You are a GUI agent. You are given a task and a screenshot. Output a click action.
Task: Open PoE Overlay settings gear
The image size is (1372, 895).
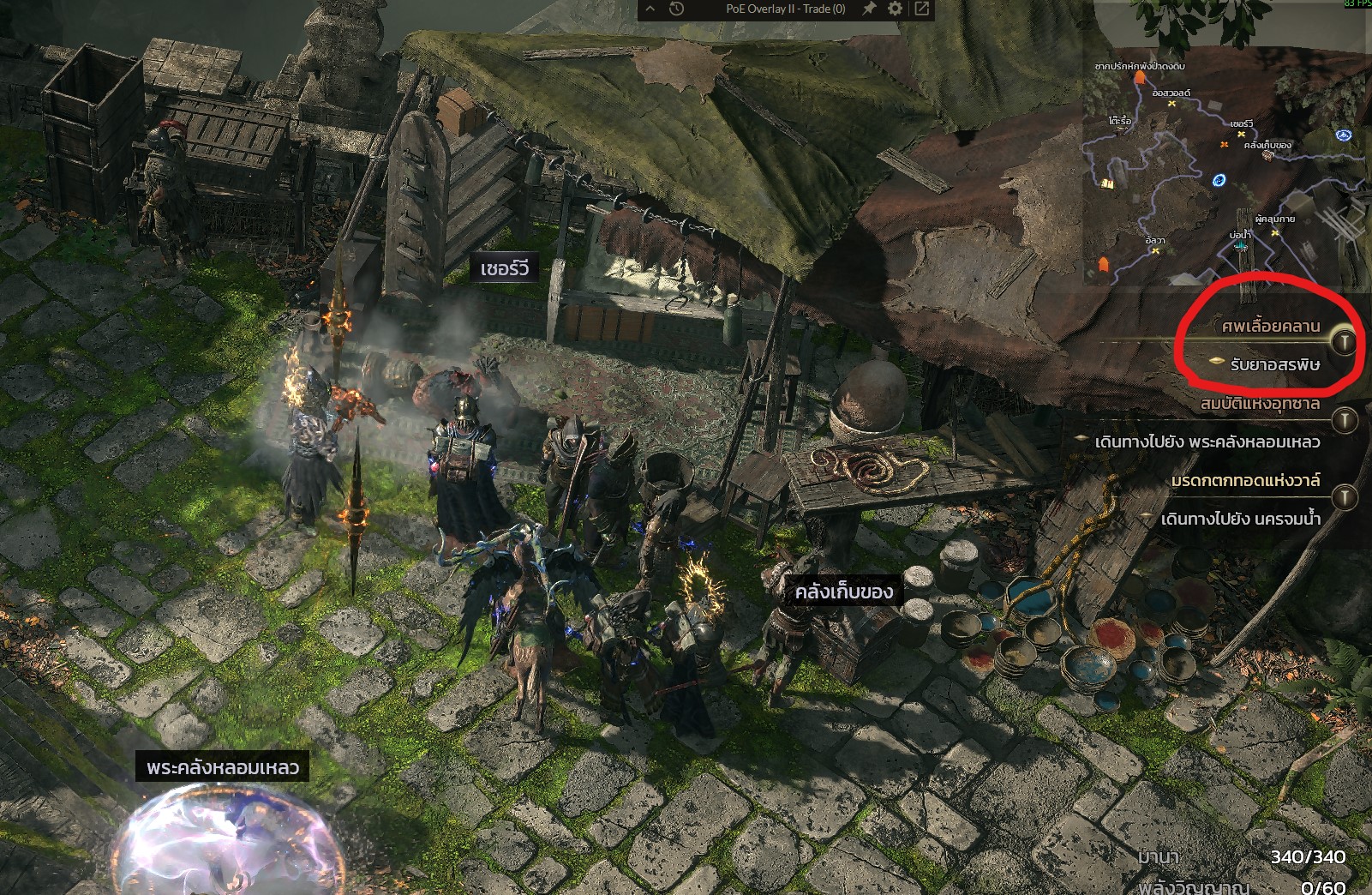click(x=896, y=9)
